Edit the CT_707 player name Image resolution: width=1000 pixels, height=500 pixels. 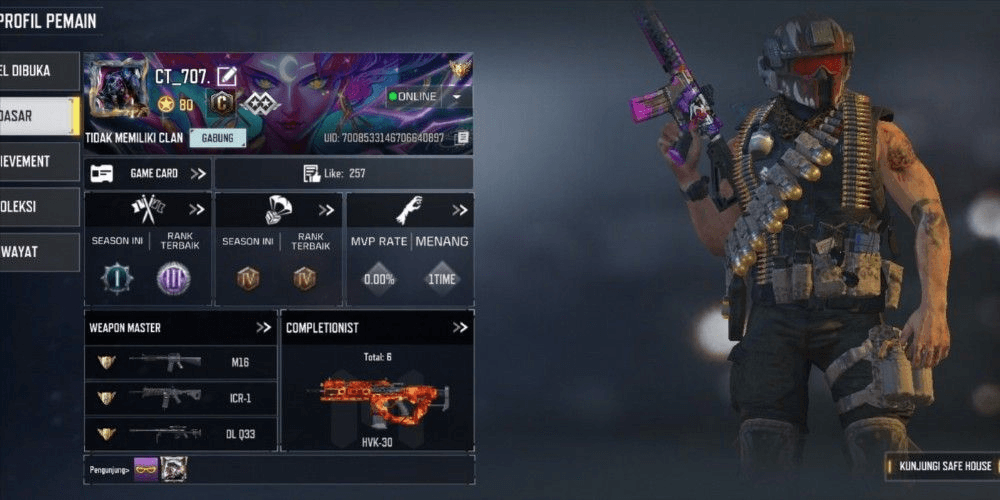coord(227,76)
